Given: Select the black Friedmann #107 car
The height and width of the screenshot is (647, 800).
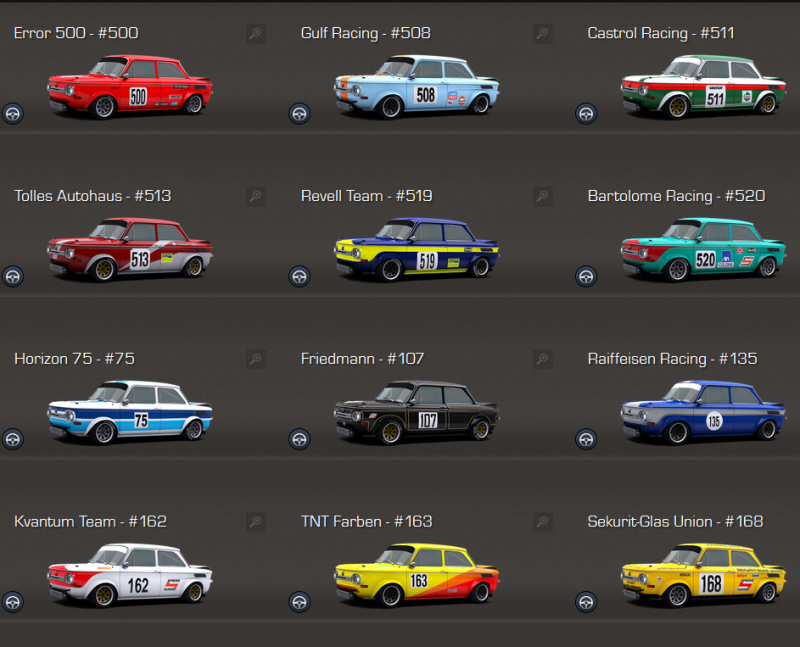Looking at the screenshot, I should tap(415, 412).
